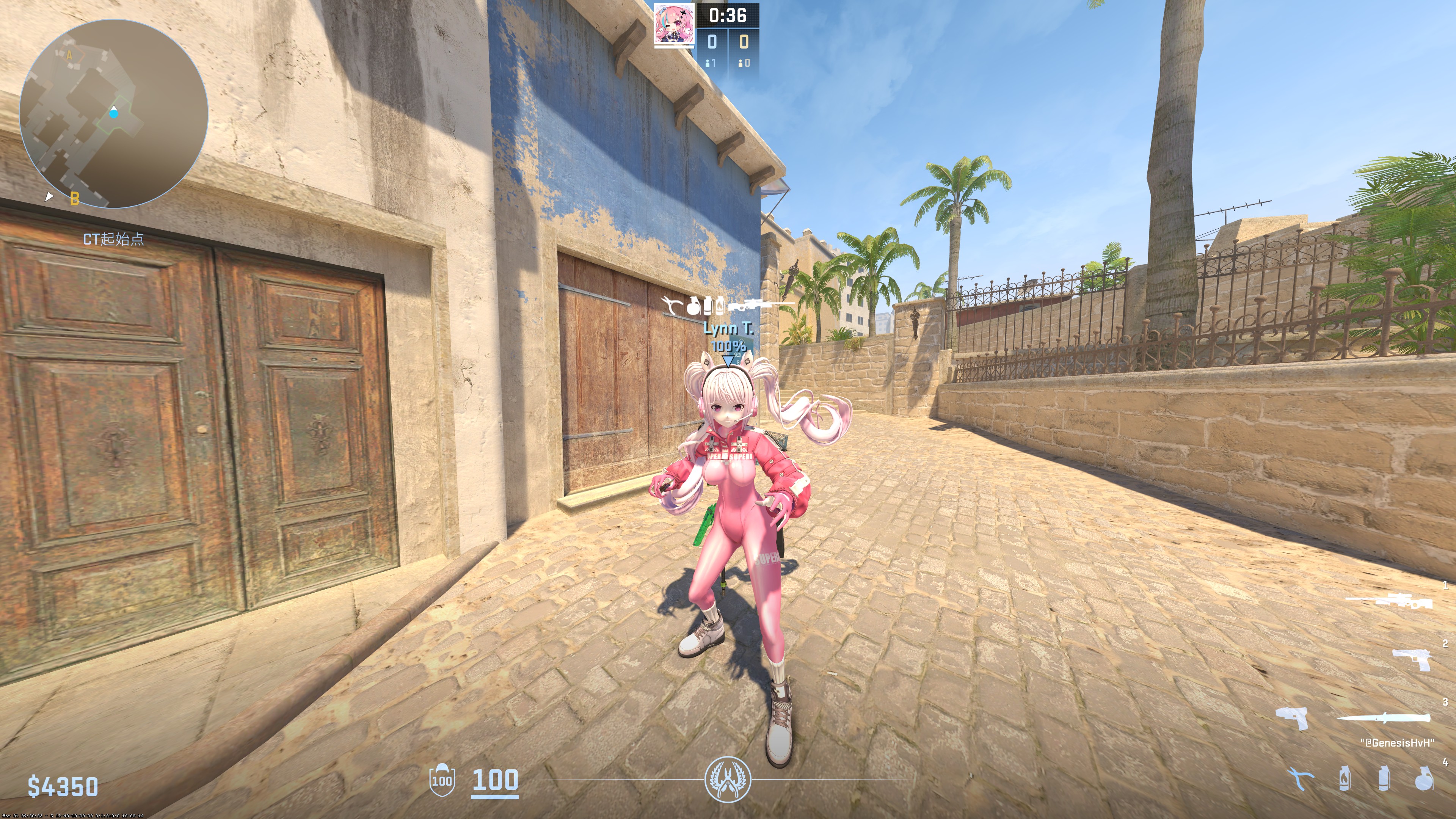Click the "@GenesisHvH" watermark text

pos(1398,742)
